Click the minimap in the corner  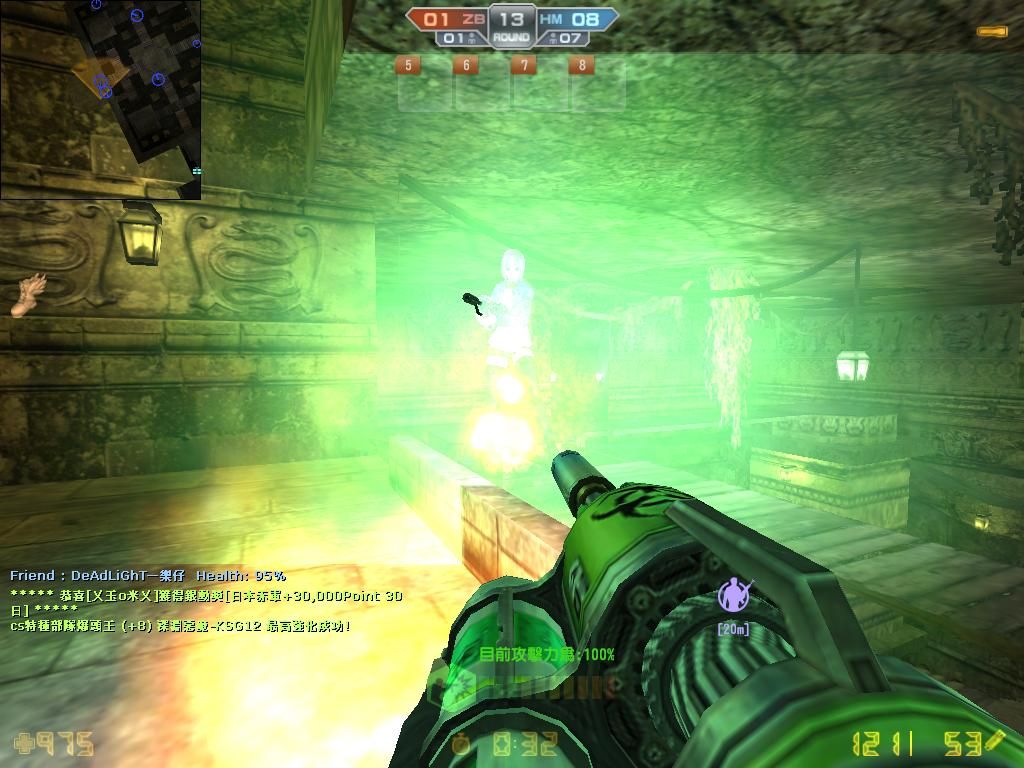100,99
